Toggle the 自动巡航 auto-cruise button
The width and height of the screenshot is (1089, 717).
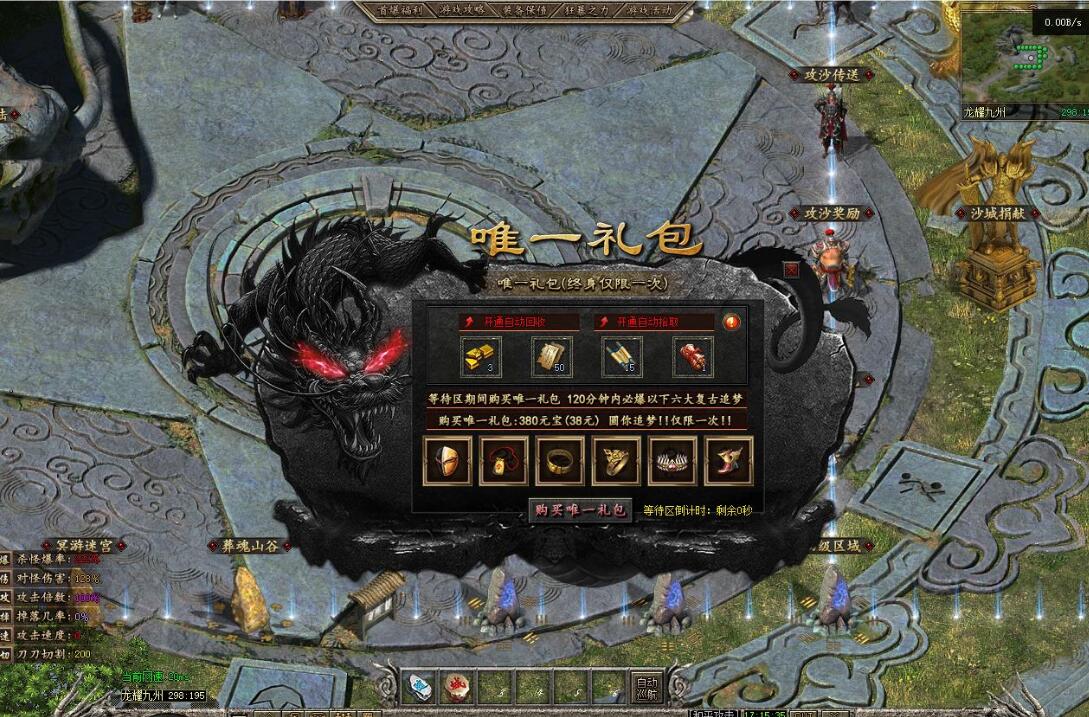point(646,686)
